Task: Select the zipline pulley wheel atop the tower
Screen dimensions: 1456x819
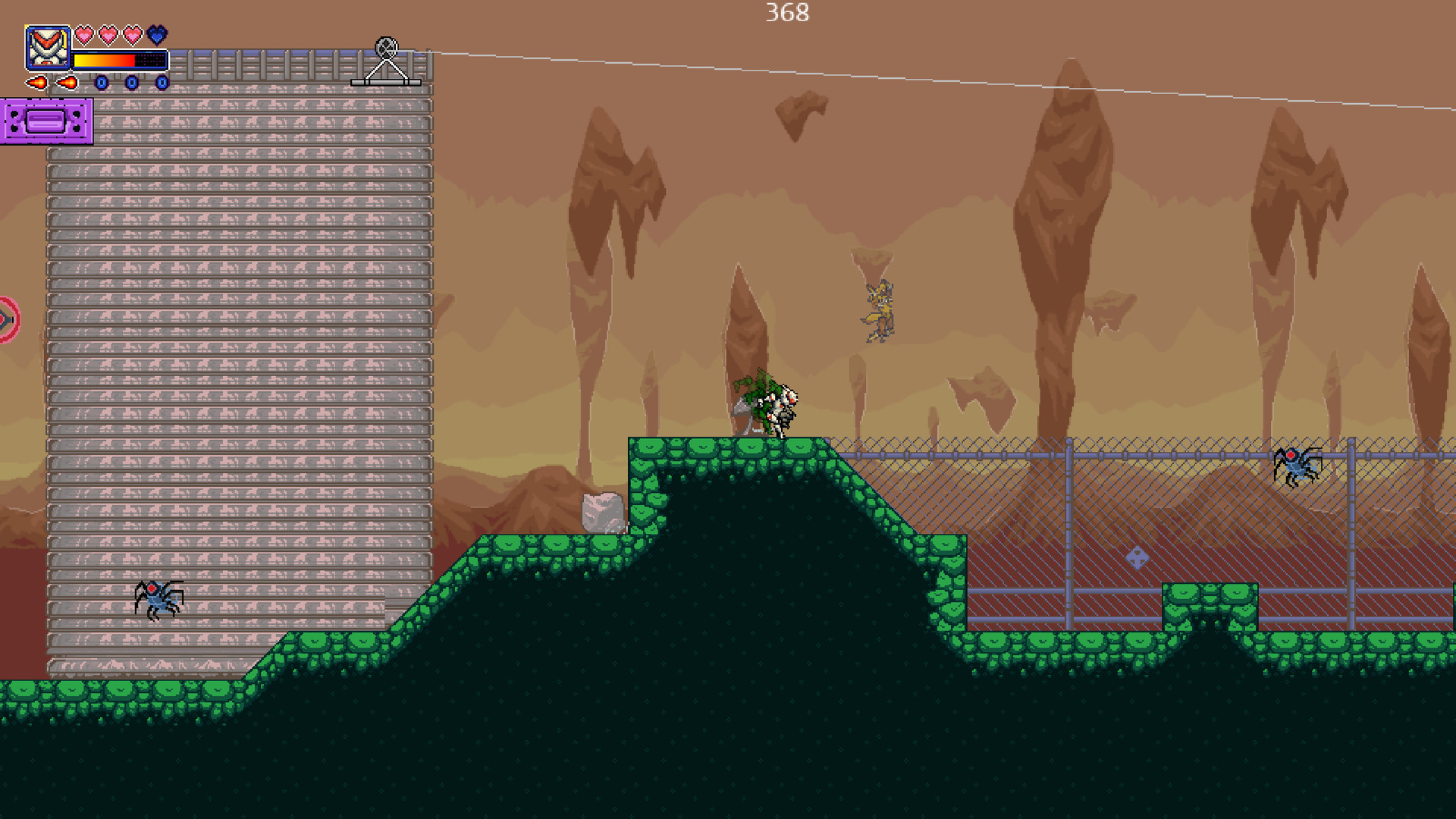Action: 387,47
